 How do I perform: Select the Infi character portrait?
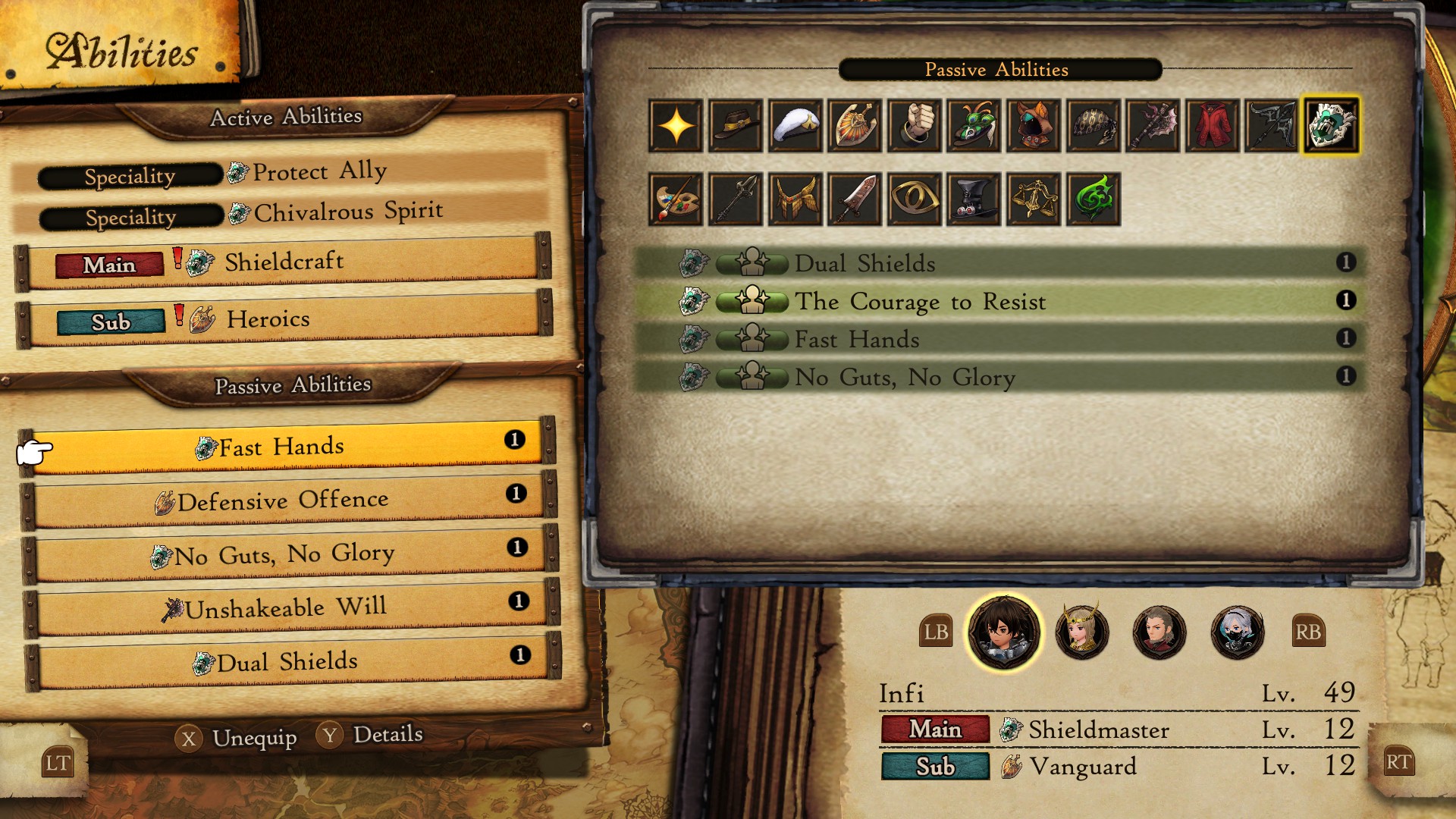click(x=1003, y=631)
